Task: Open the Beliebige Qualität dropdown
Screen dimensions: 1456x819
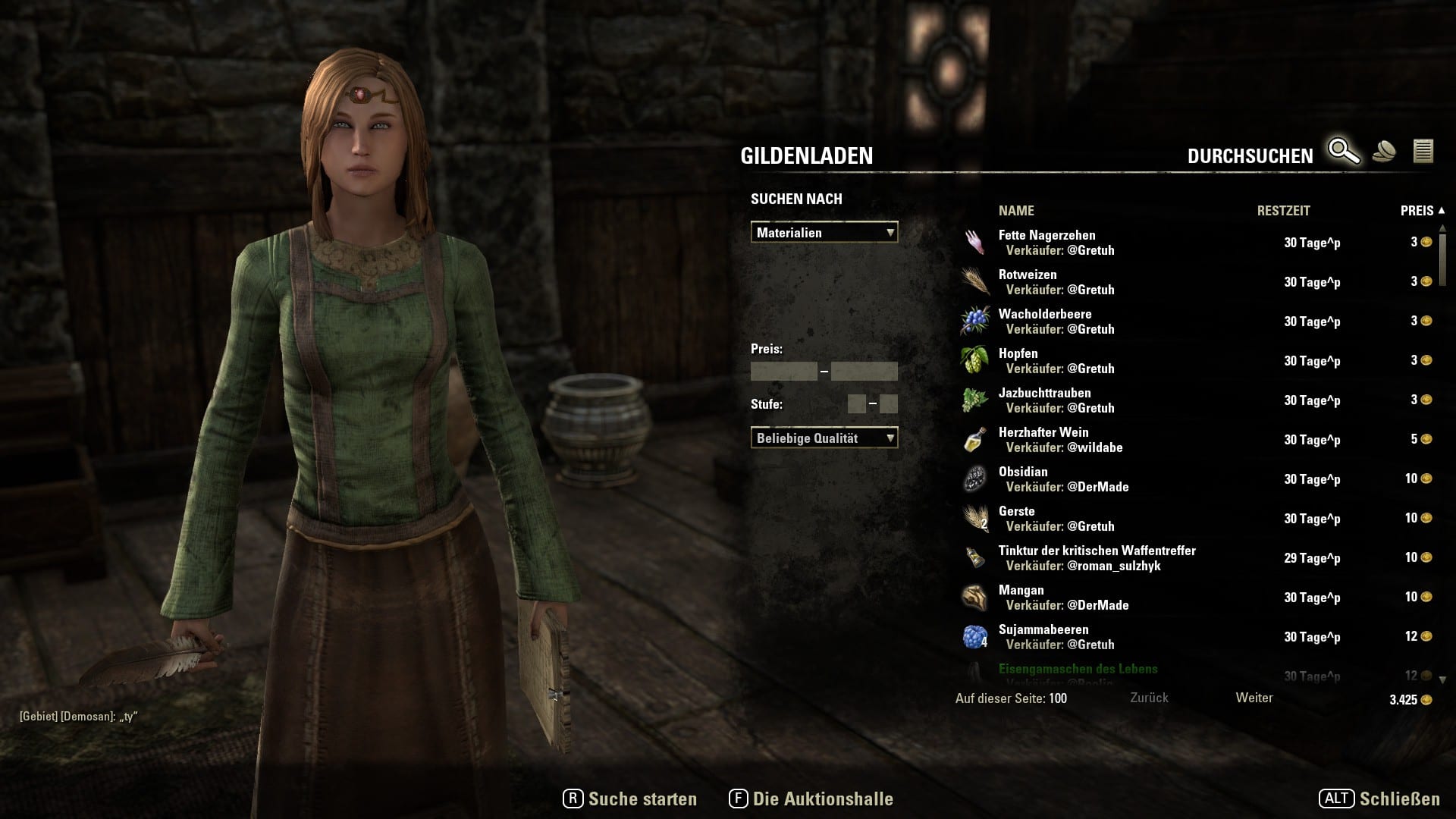Action: (824, 438)
